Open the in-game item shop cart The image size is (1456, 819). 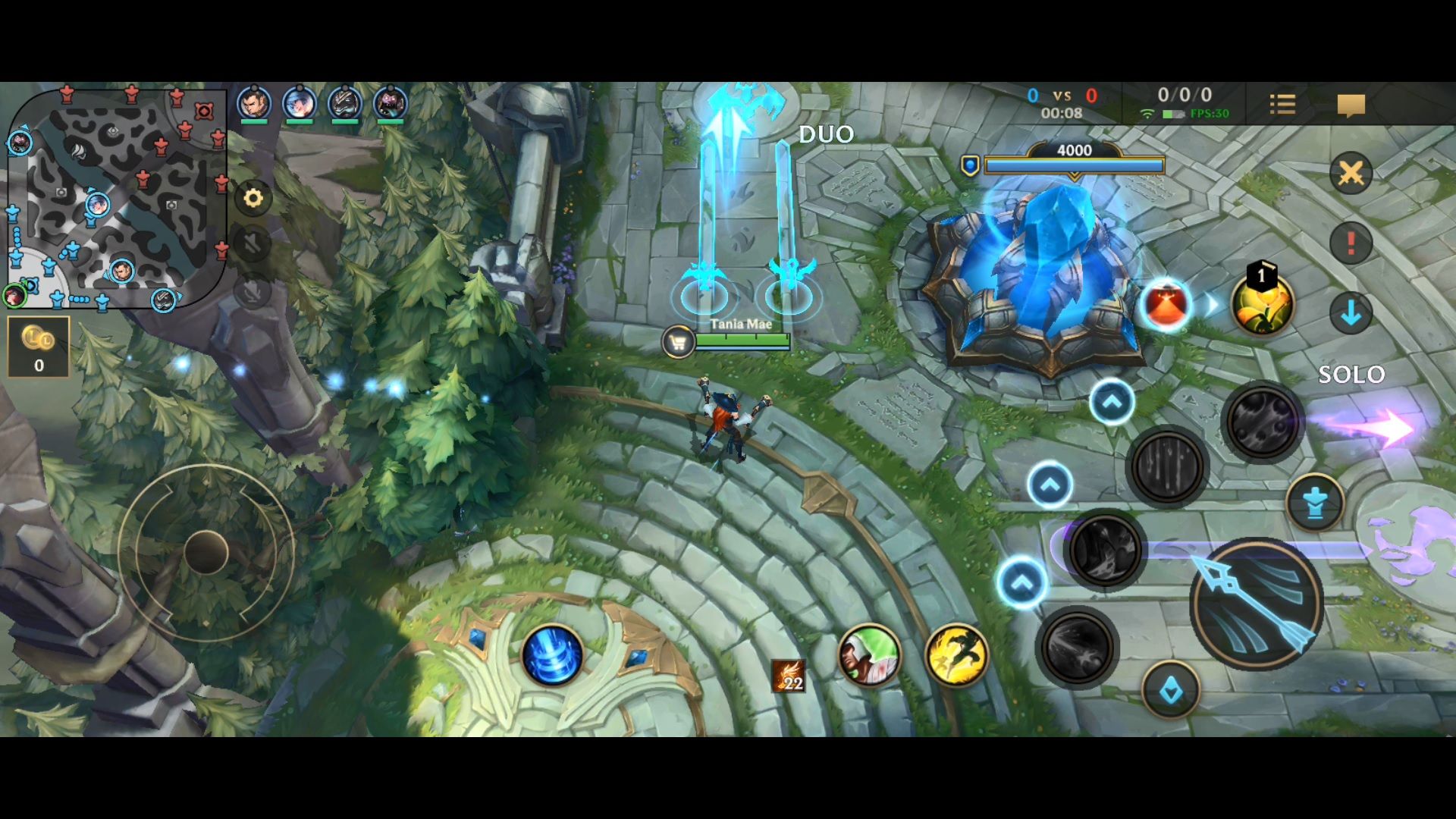click(677, 342)
